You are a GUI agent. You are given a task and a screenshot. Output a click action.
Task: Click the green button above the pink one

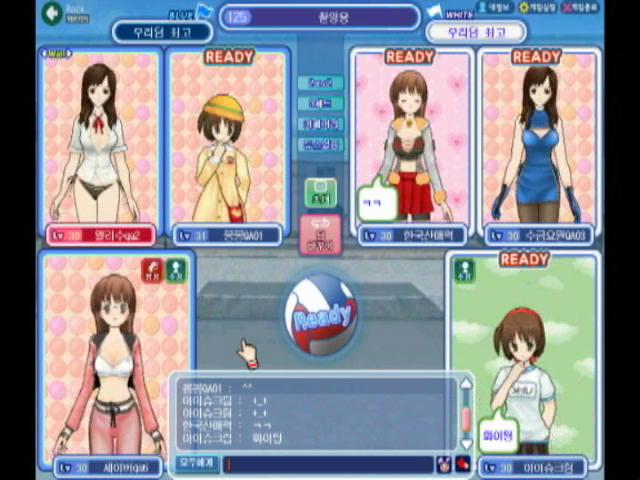click(320, 192)
